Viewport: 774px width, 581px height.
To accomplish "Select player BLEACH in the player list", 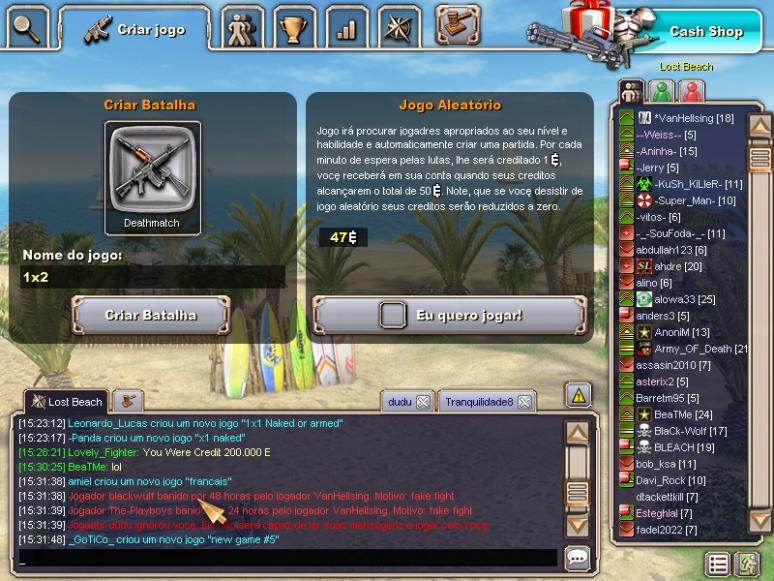I will (672, 447).
